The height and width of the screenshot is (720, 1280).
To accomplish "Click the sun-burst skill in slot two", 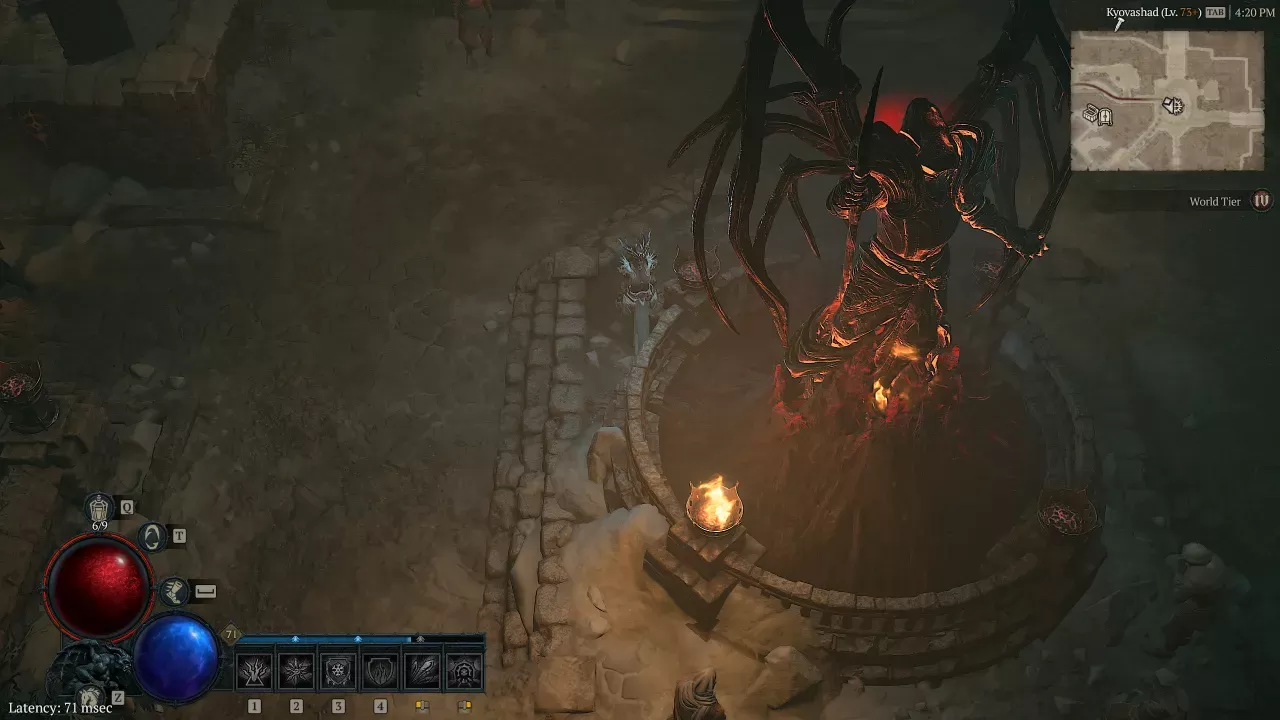I will coord(296,669).
